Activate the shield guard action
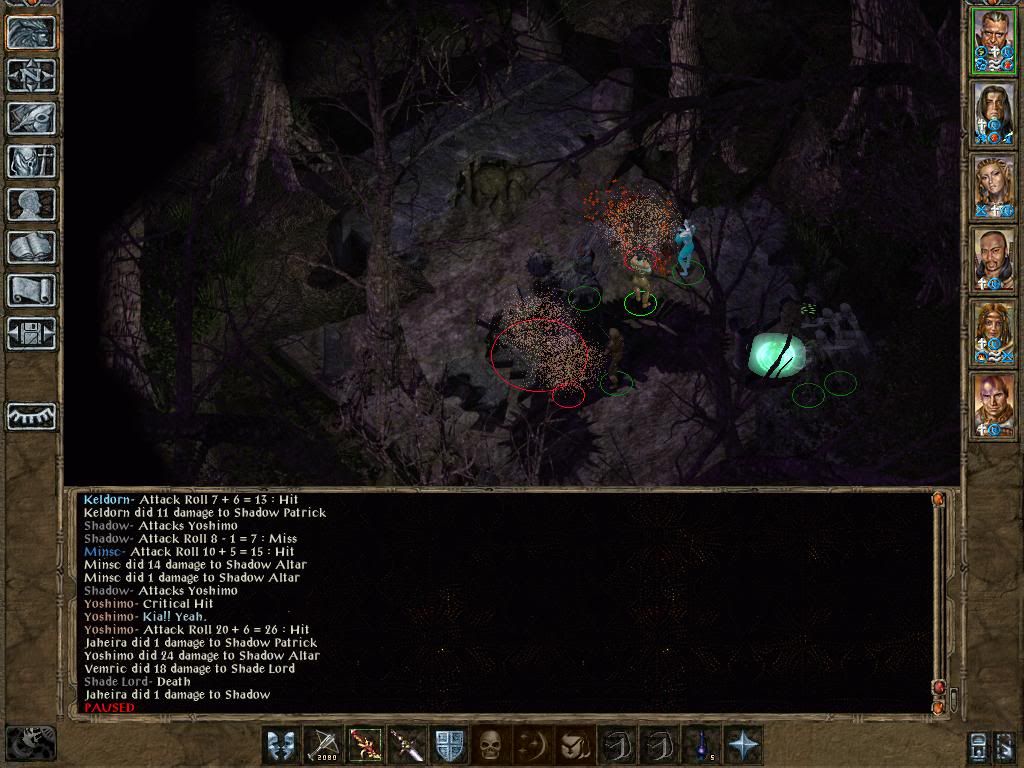Viewport: 1024px width, 768px height. click(x=449, y=745)
